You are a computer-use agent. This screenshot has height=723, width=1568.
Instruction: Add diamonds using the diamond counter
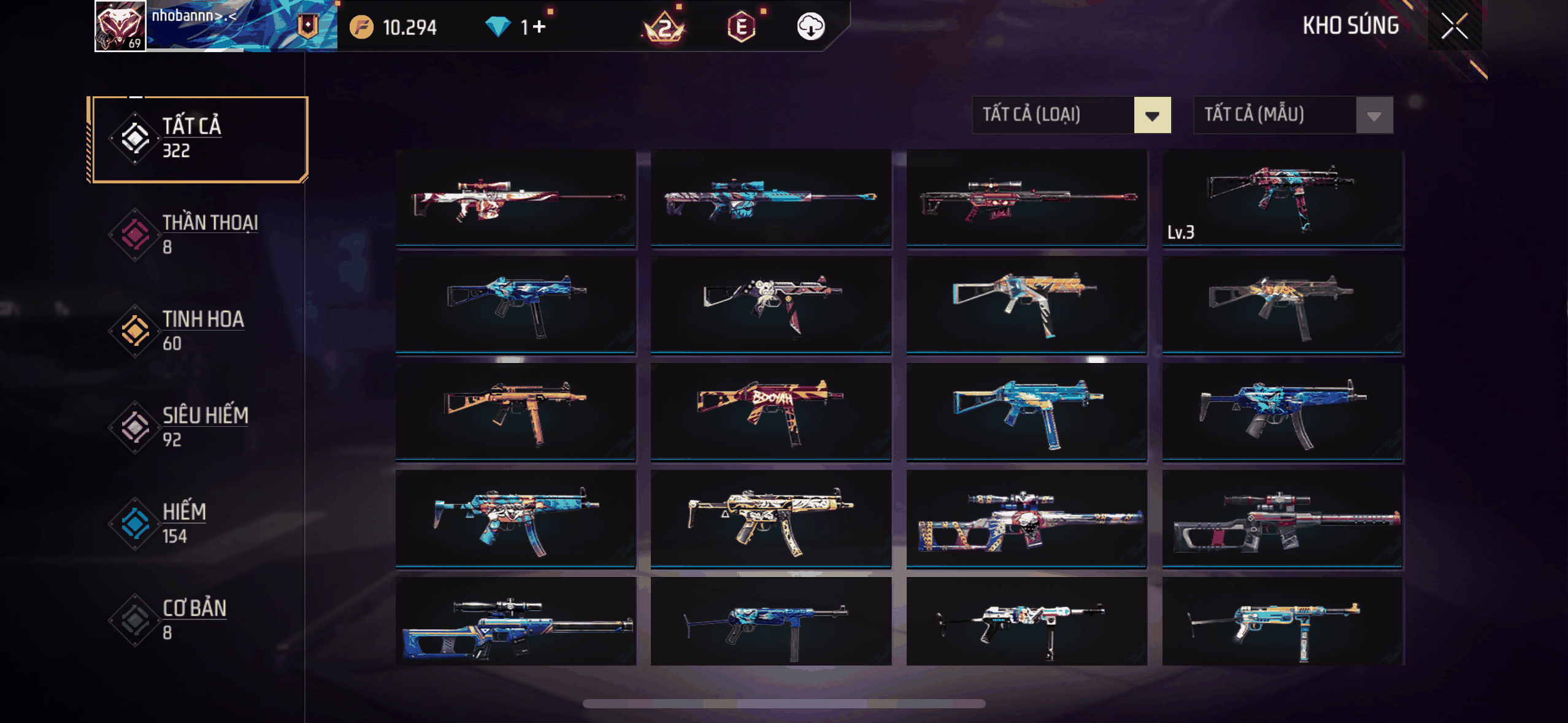(533, 28)
